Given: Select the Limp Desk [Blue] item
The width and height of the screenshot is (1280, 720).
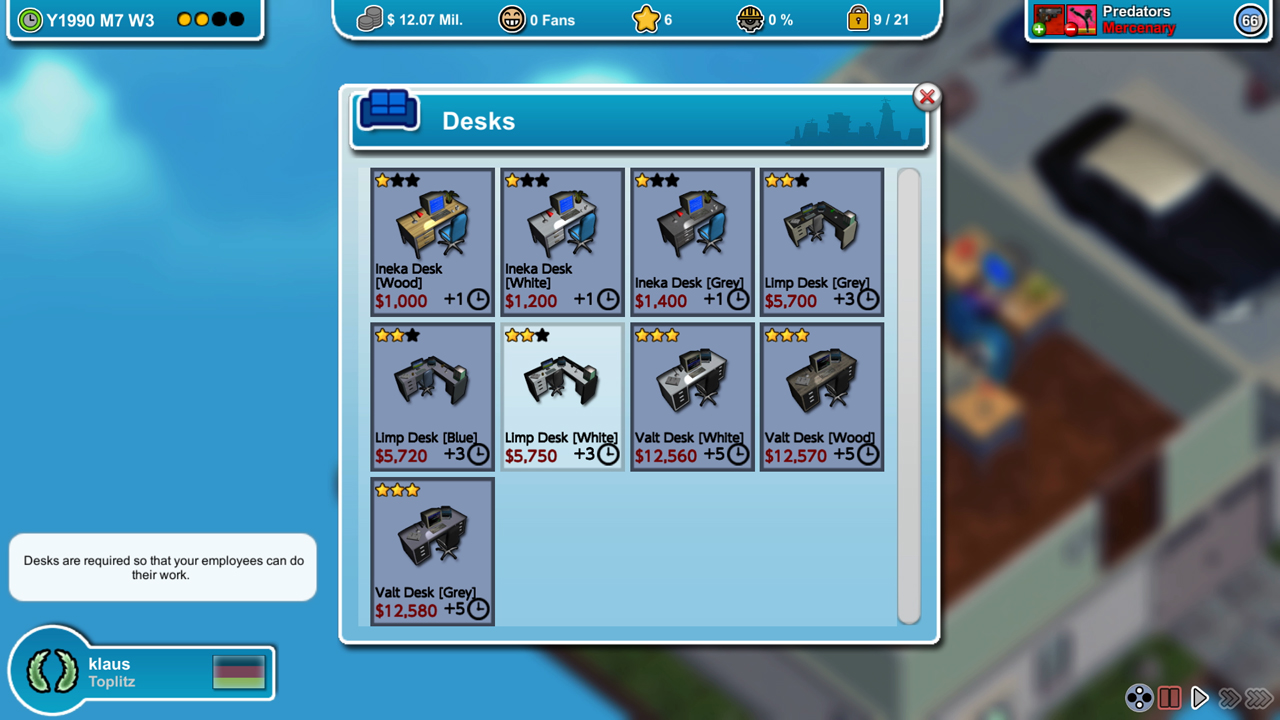Looking at the screenshot, I should [432, 395].
